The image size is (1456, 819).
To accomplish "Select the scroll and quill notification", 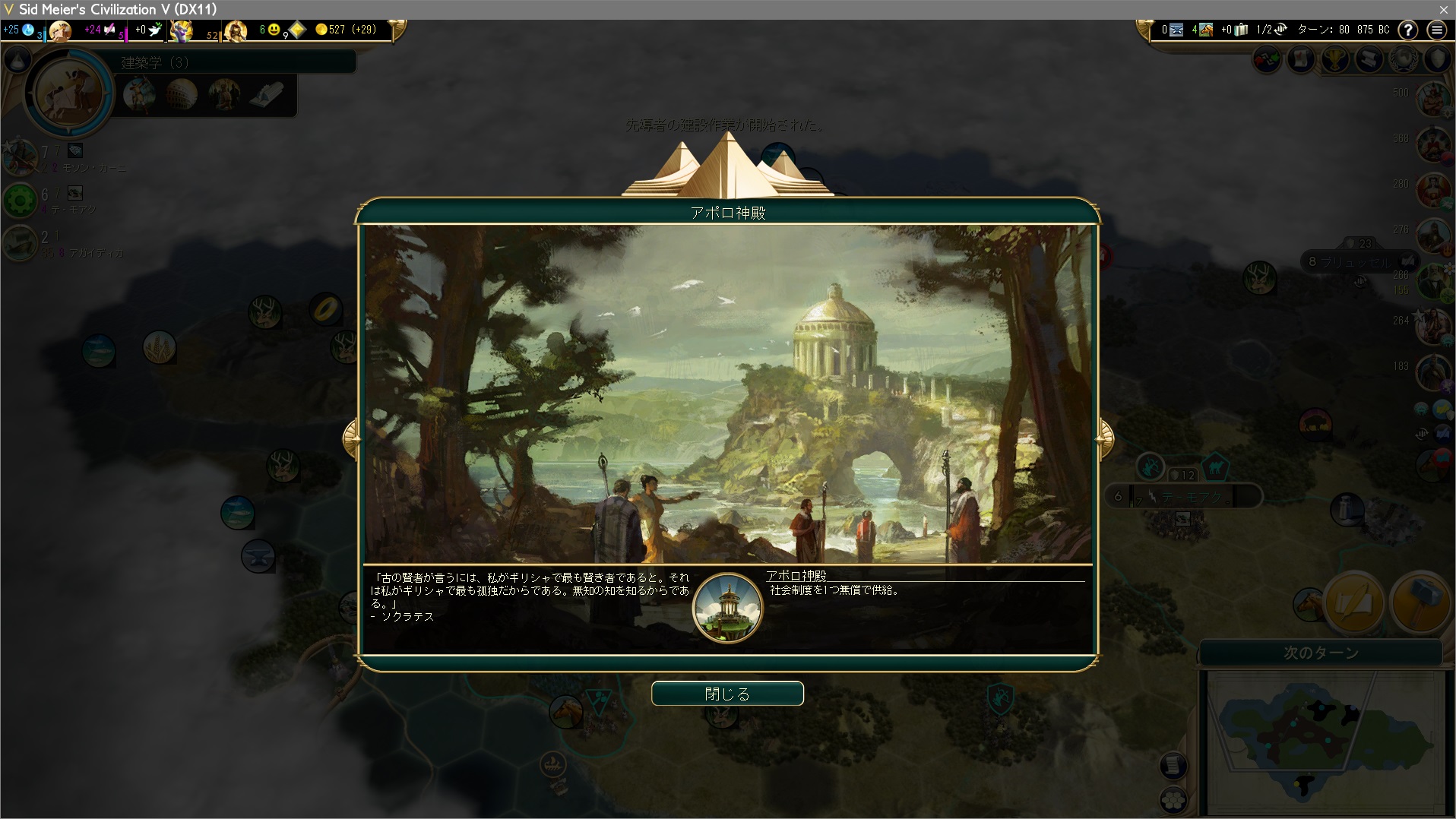I will pyautogui.click(x=1353, y=602).
